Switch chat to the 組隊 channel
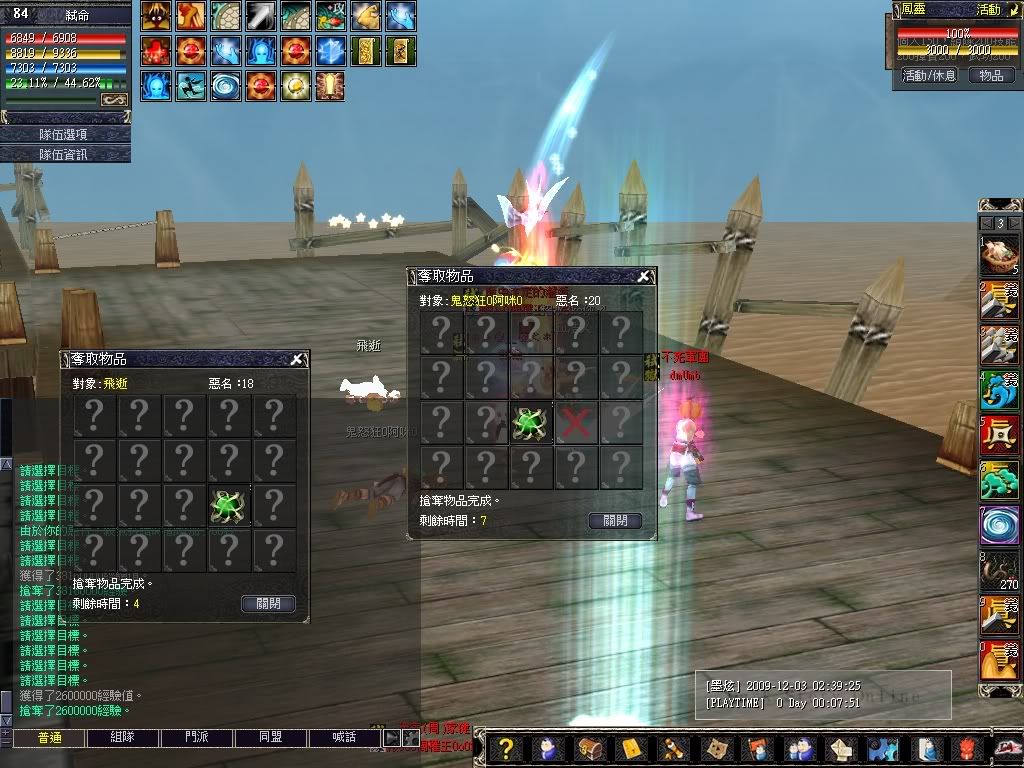The width and height of the screenshot is (1024, 768). (x=123, y=738)
